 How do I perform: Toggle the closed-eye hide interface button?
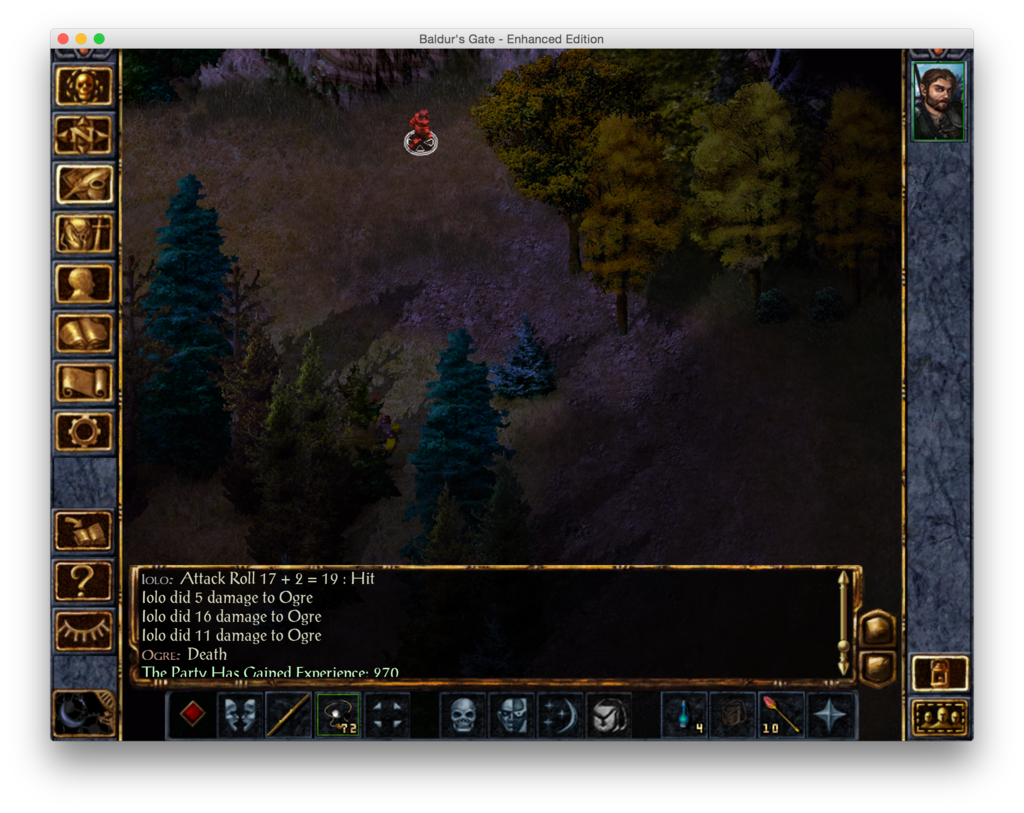pyautogui.click(x=83, y=630)
